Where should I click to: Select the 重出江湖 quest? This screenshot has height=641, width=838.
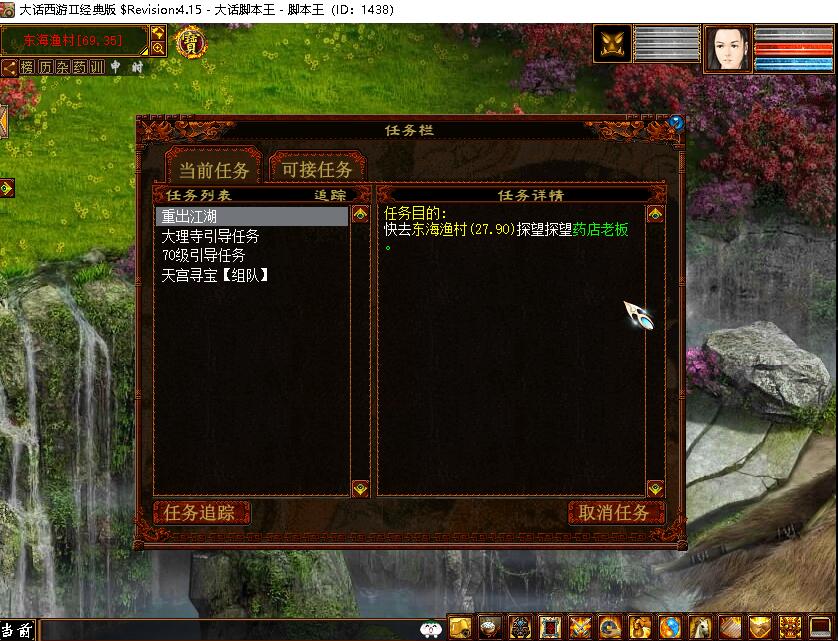[252, 216]
